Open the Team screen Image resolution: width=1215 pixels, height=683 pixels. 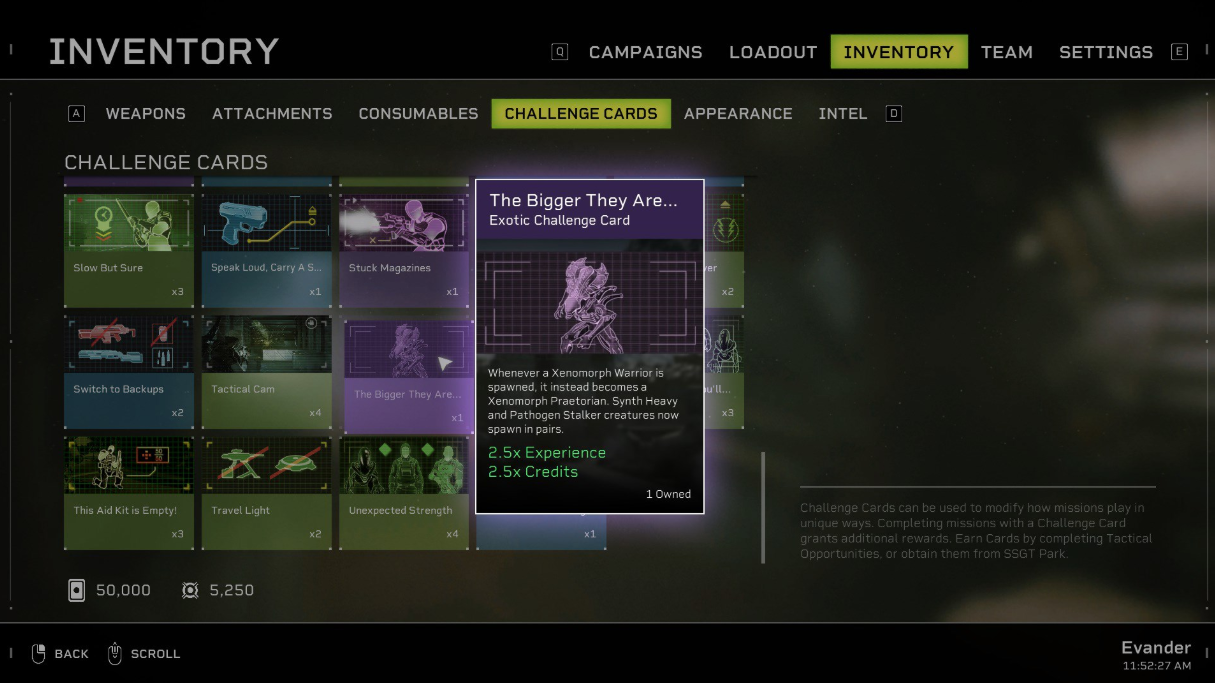[1006, 52]
